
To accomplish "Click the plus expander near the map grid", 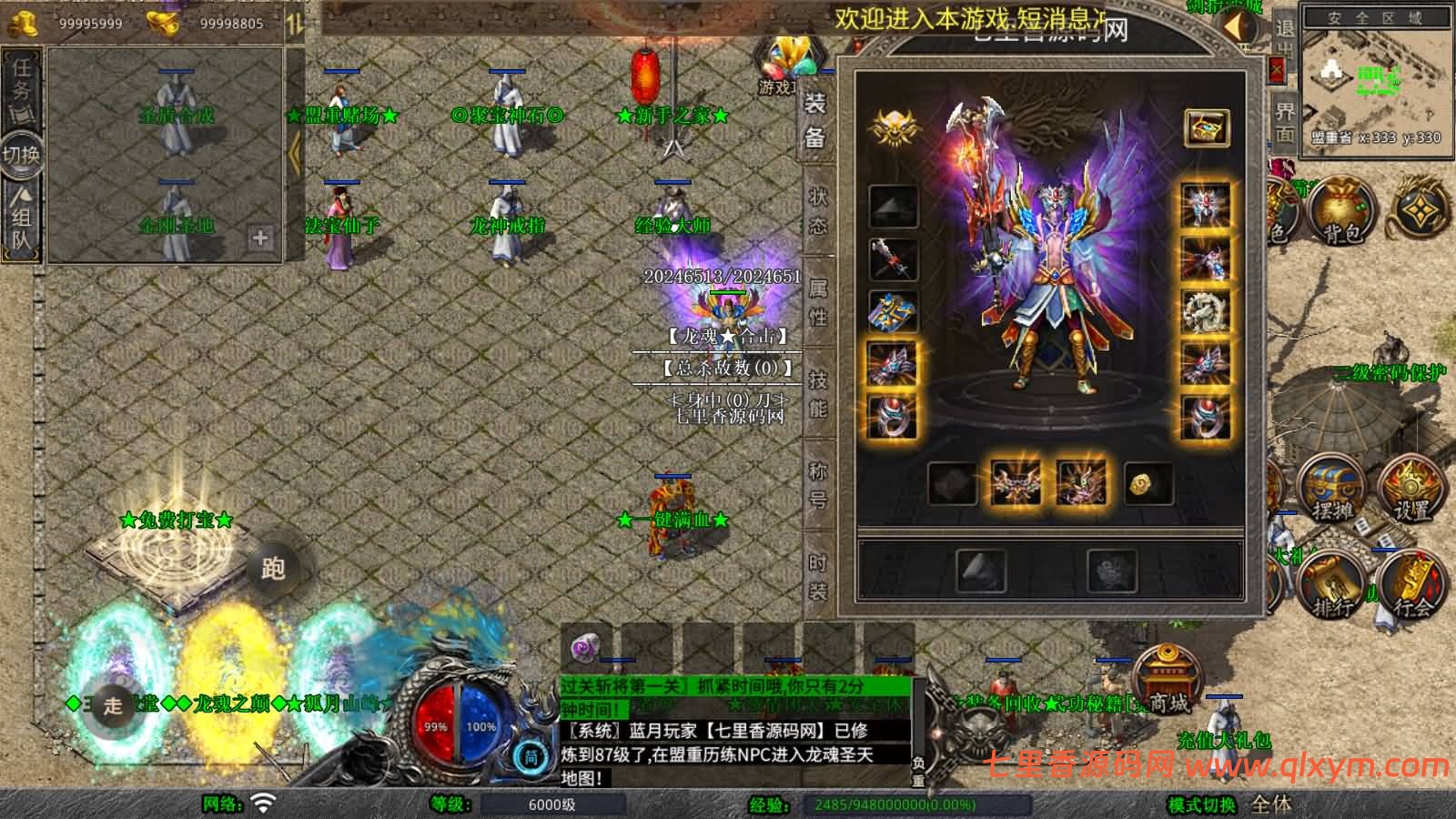I will (260, 238).
